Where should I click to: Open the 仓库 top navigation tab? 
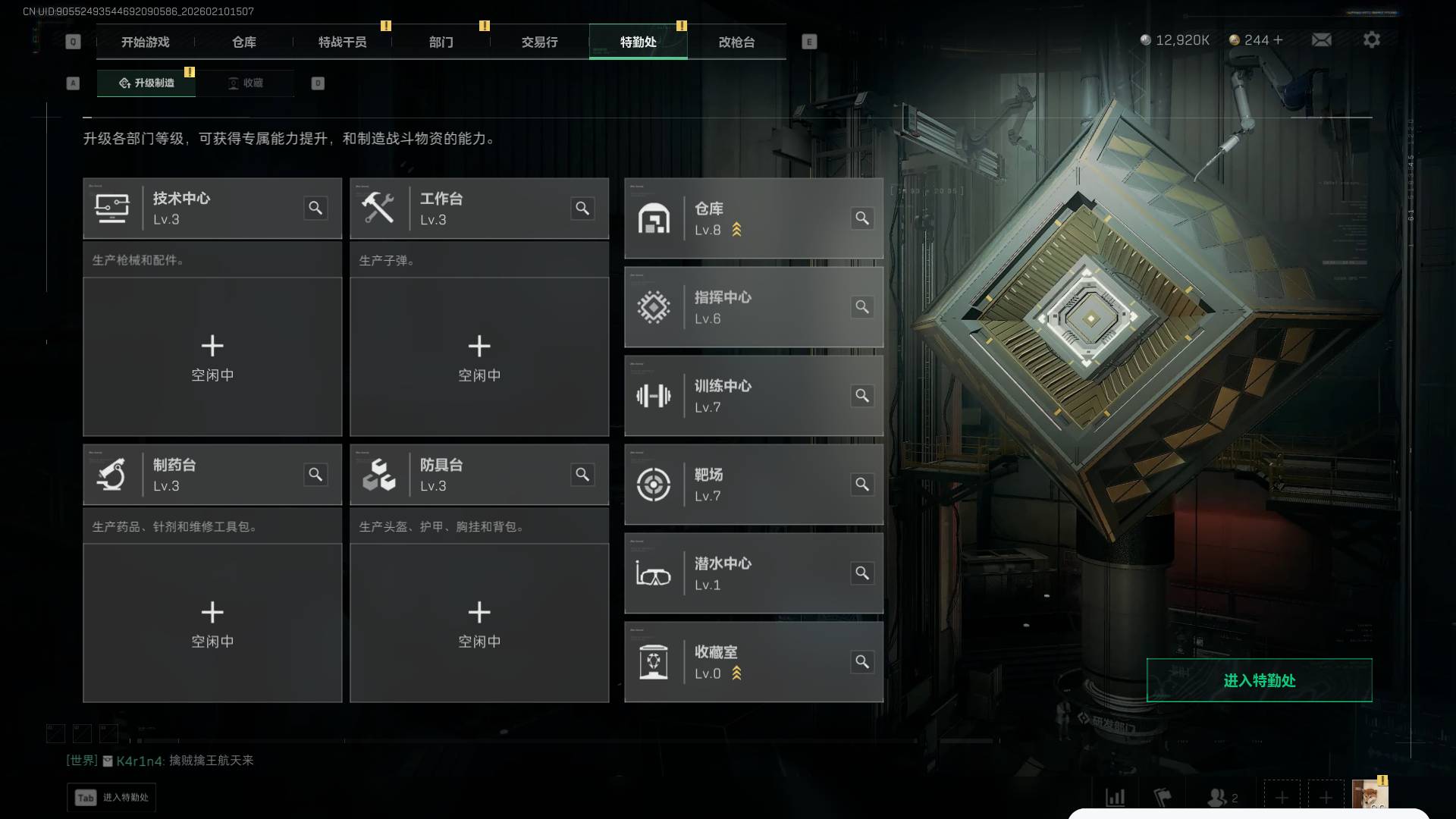point(244,42)
